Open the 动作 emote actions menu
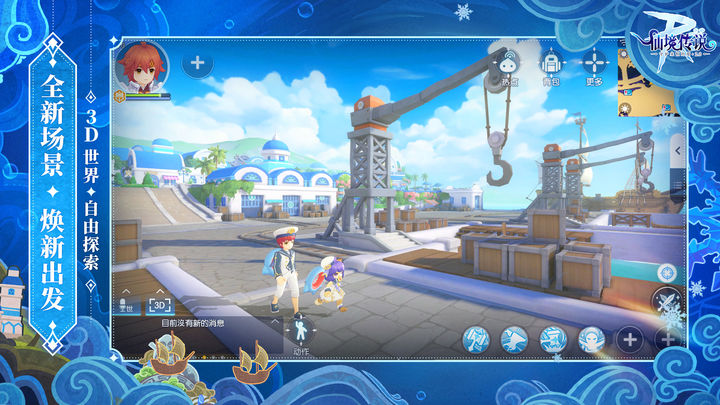The image size is (720, 405). click(x=300, y=331)
